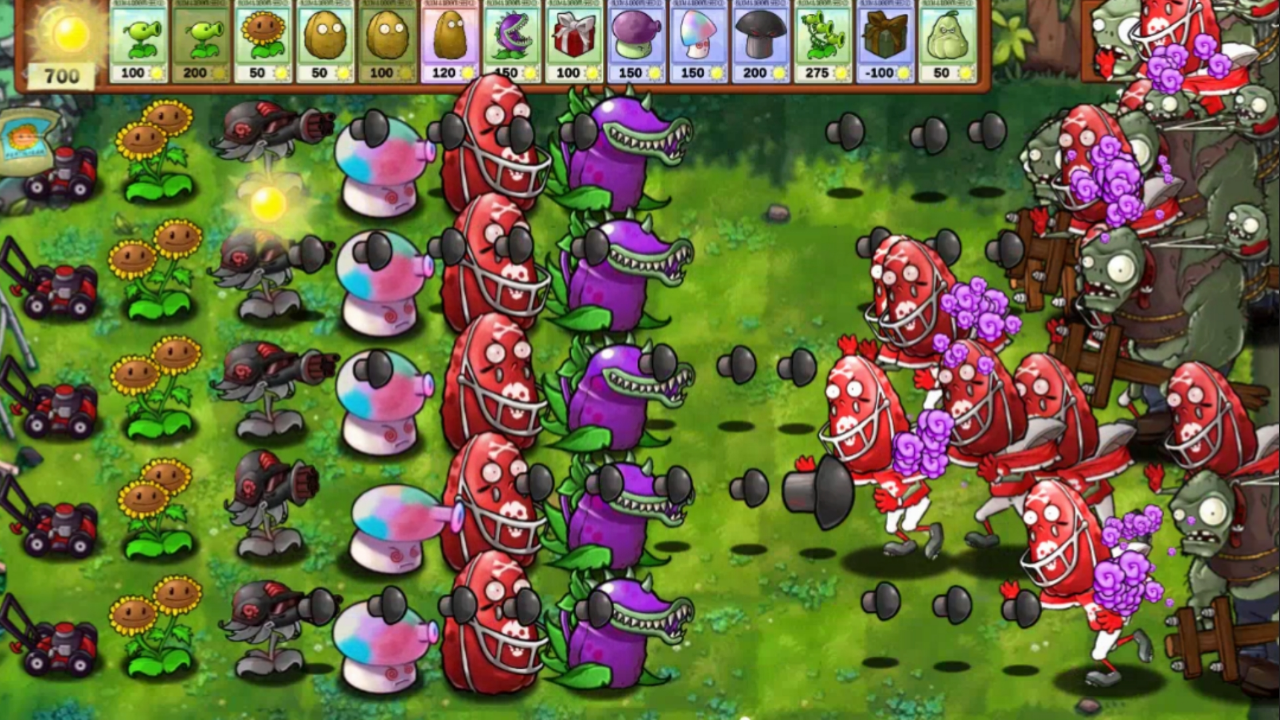This screenshot has height=720, width=1280.
Task: Select the rainbow Hypno-shroom seed packet
Action: (x=698, y=40)
